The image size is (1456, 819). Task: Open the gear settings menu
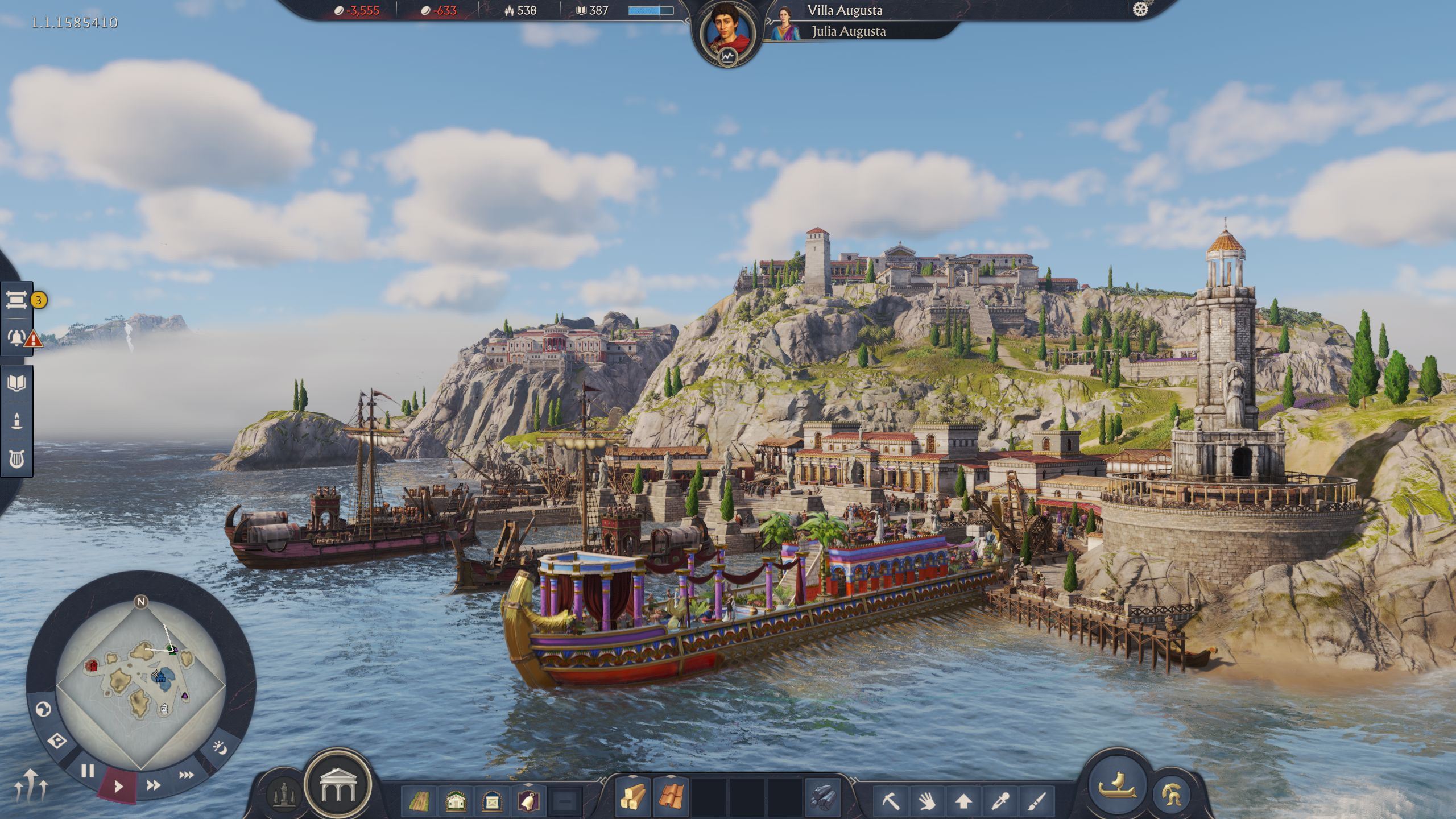tap(1140, 10)
